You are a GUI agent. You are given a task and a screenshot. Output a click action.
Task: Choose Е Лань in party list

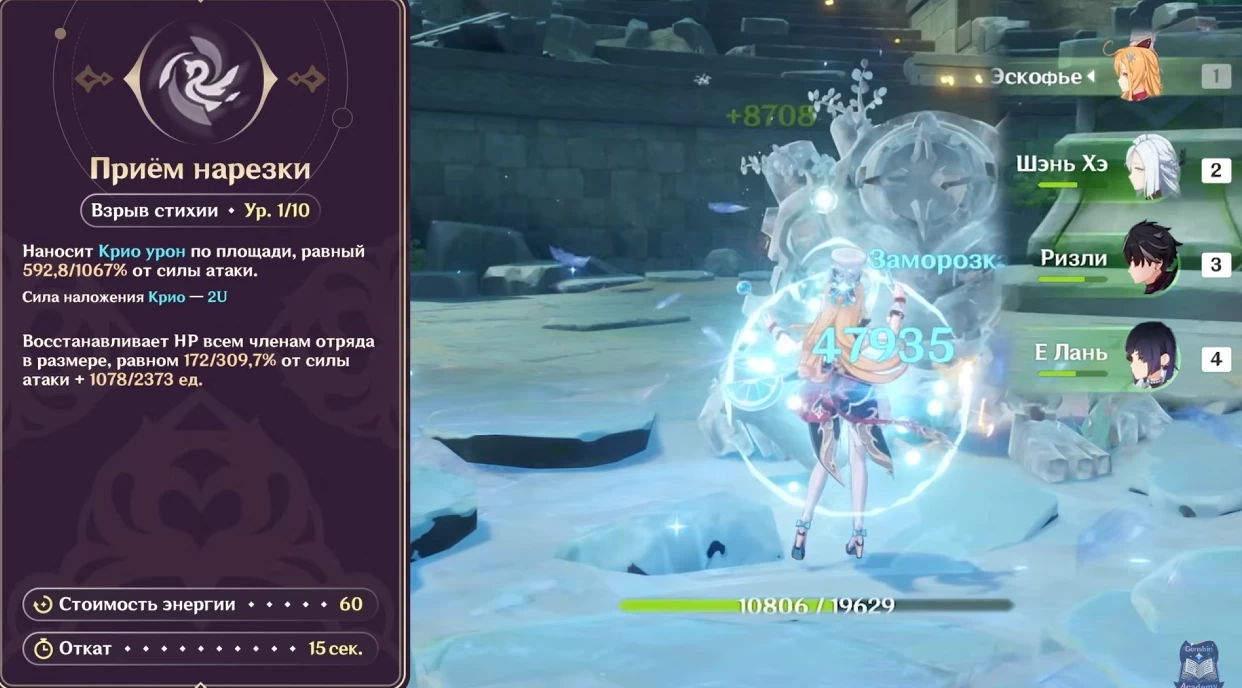1150,356
